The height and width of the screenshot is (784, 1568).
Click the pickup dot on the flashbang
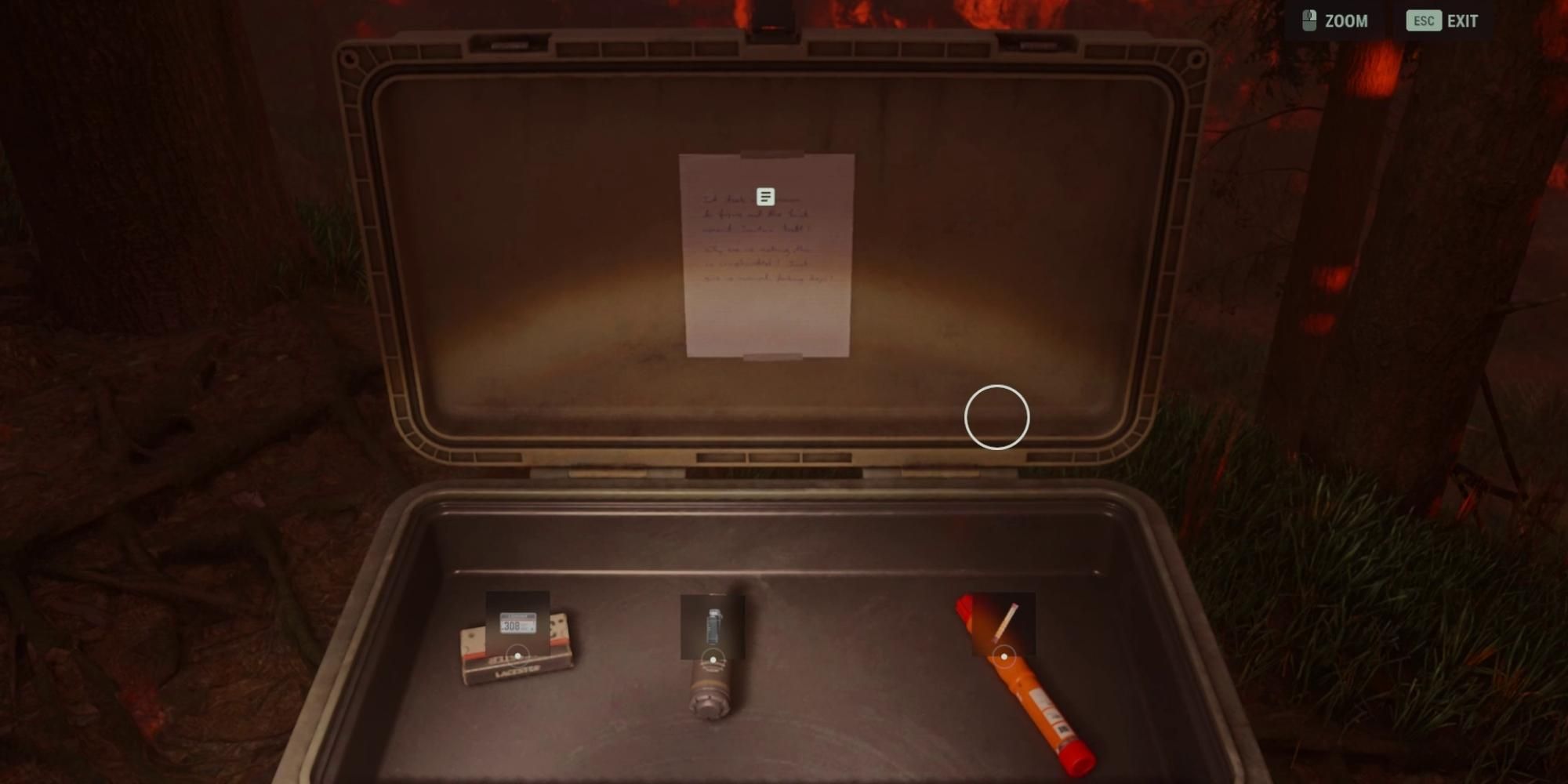coord(713,659)
